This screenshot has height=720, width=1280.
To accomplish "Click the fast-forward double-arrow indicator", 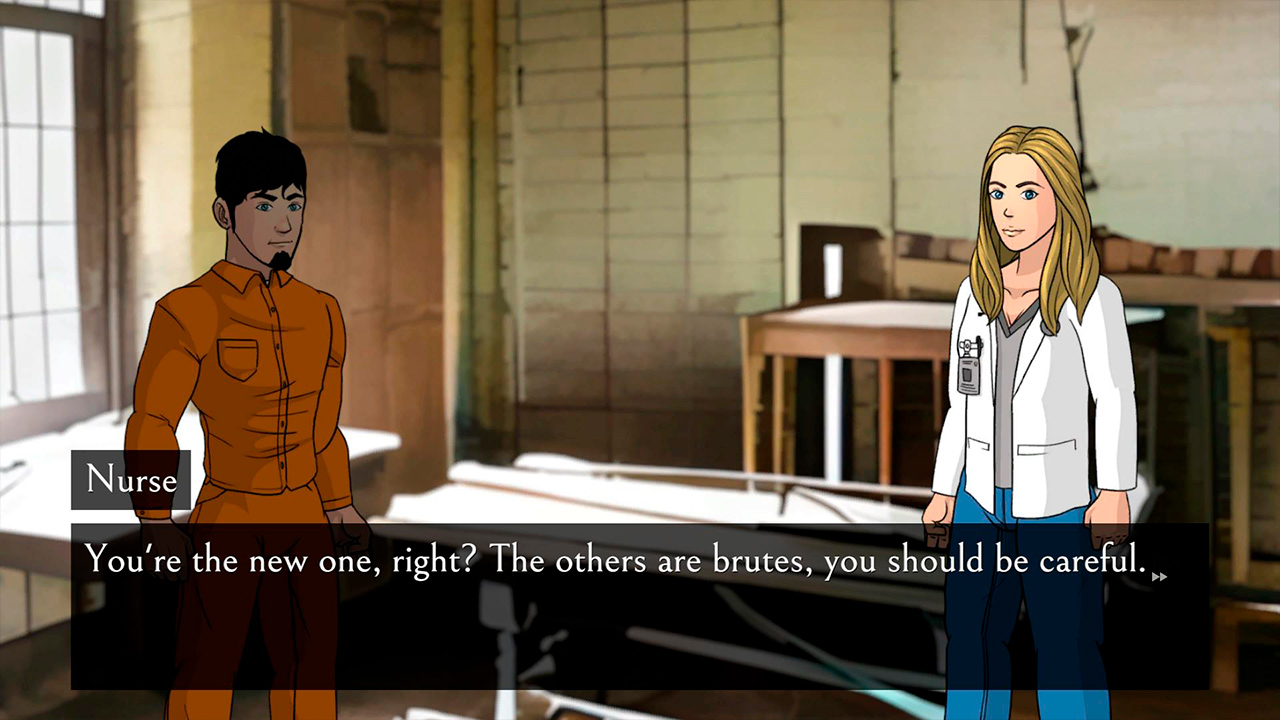I will point(1160,577).
